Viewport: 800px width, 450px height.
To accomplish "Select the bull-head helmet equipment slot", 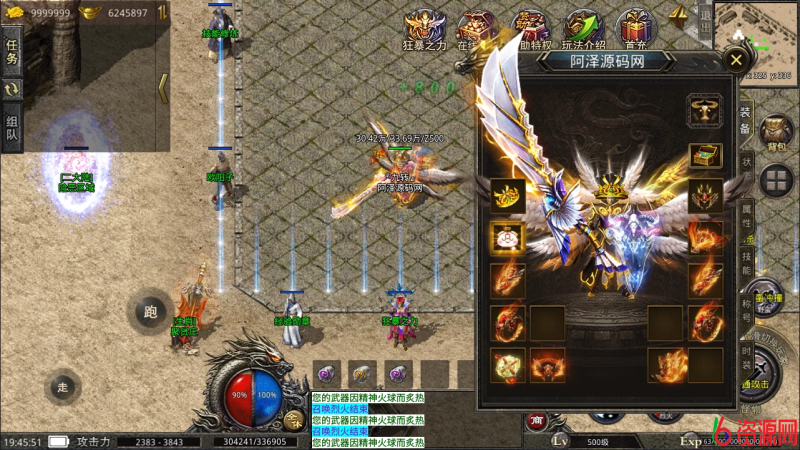I will pyautogui.click(x=705, y=109).
